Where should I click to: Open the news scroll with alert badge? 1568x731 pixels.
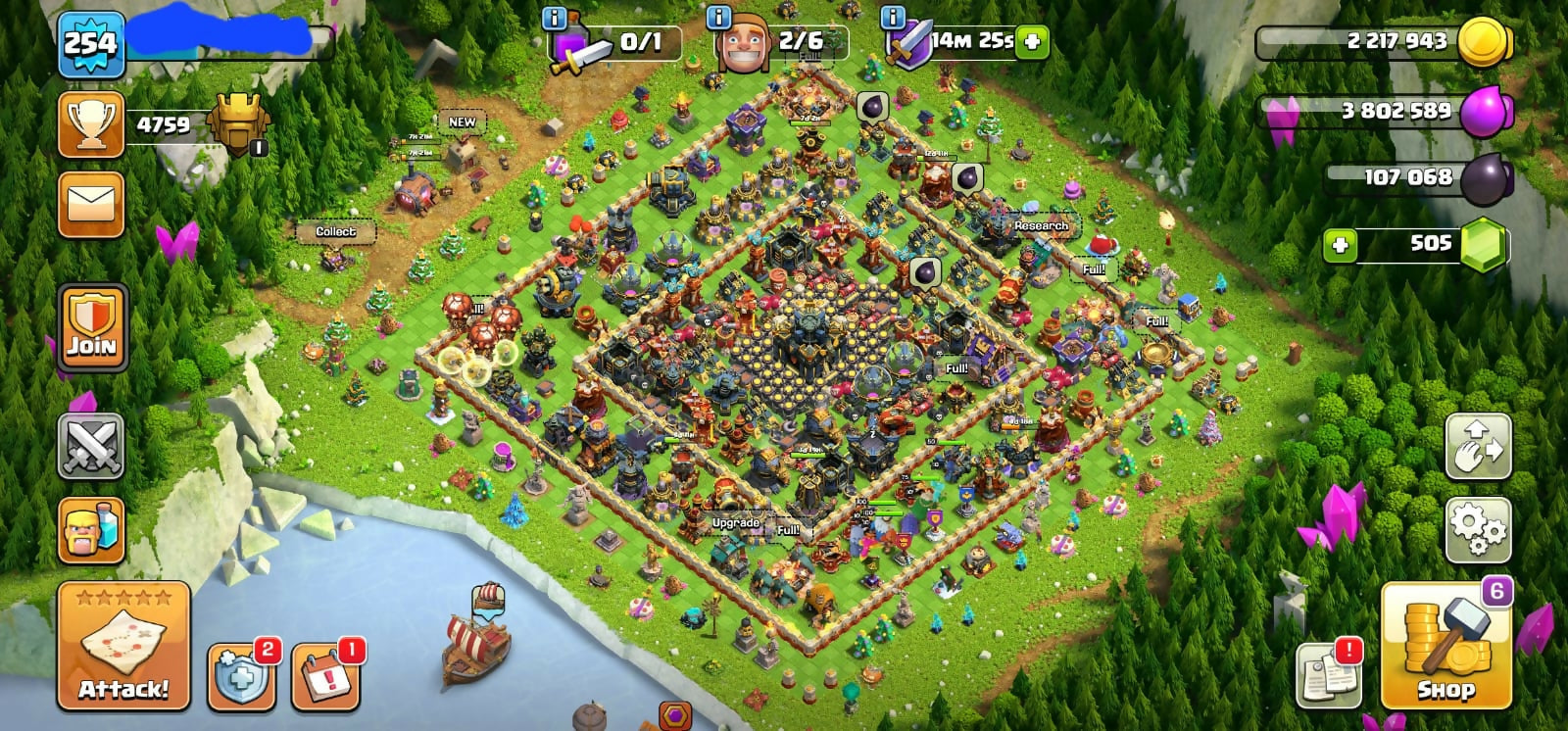(1329, 674)
